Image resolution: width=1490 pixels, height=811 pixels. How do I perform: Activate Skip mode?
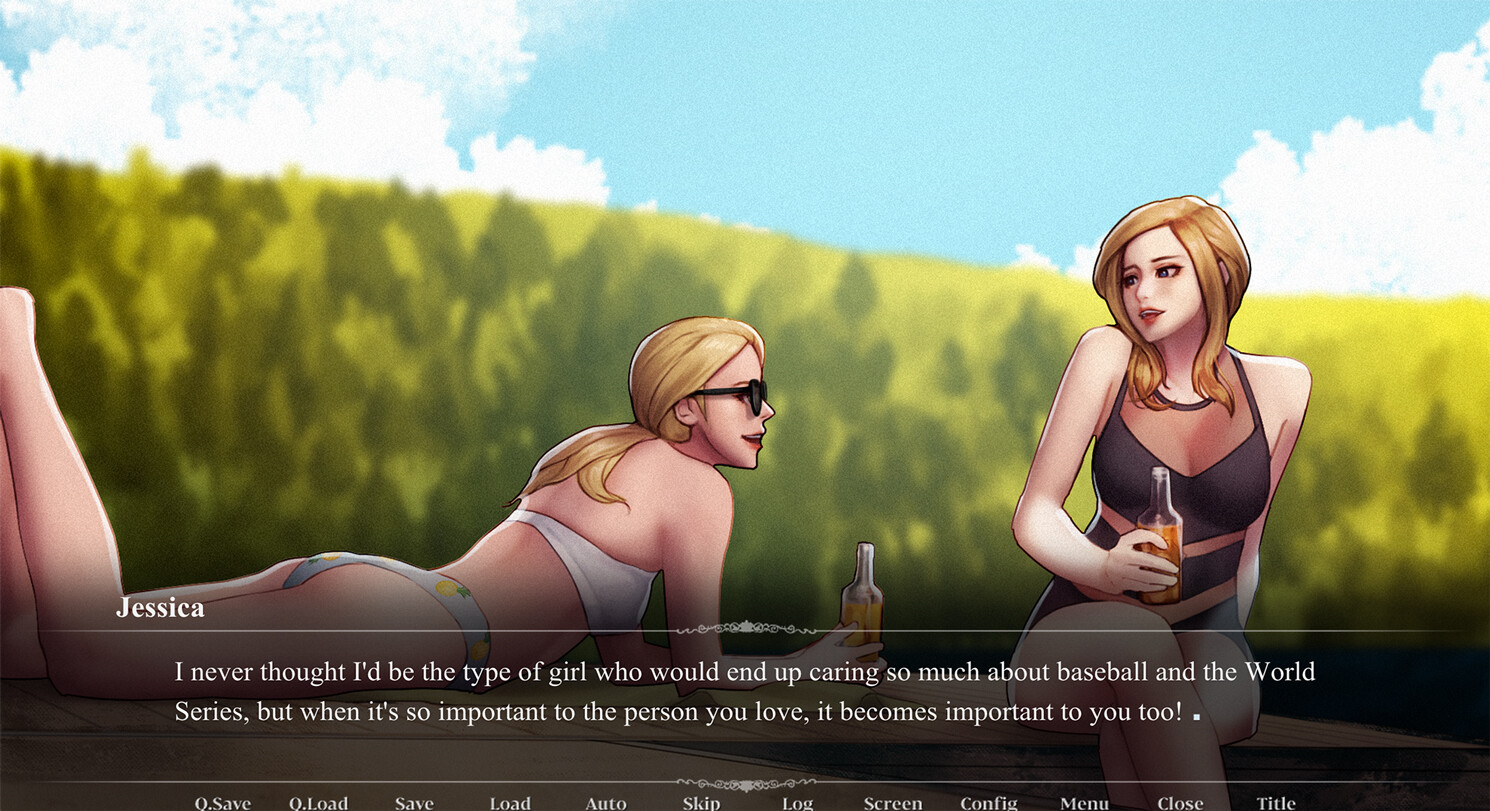click(701, 802)
